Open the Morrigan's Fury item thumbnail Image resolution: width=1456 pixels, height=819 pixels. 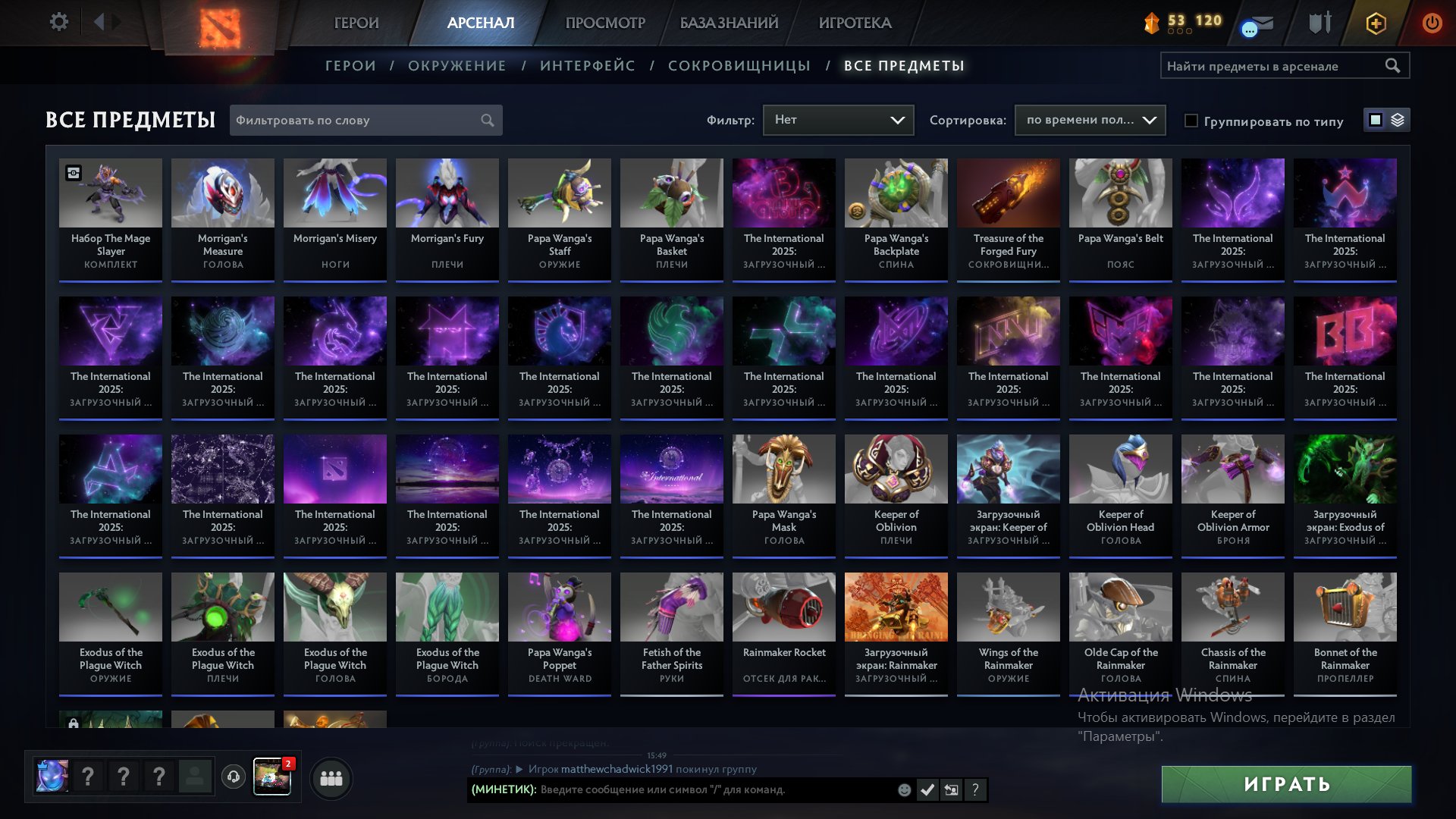447,193
